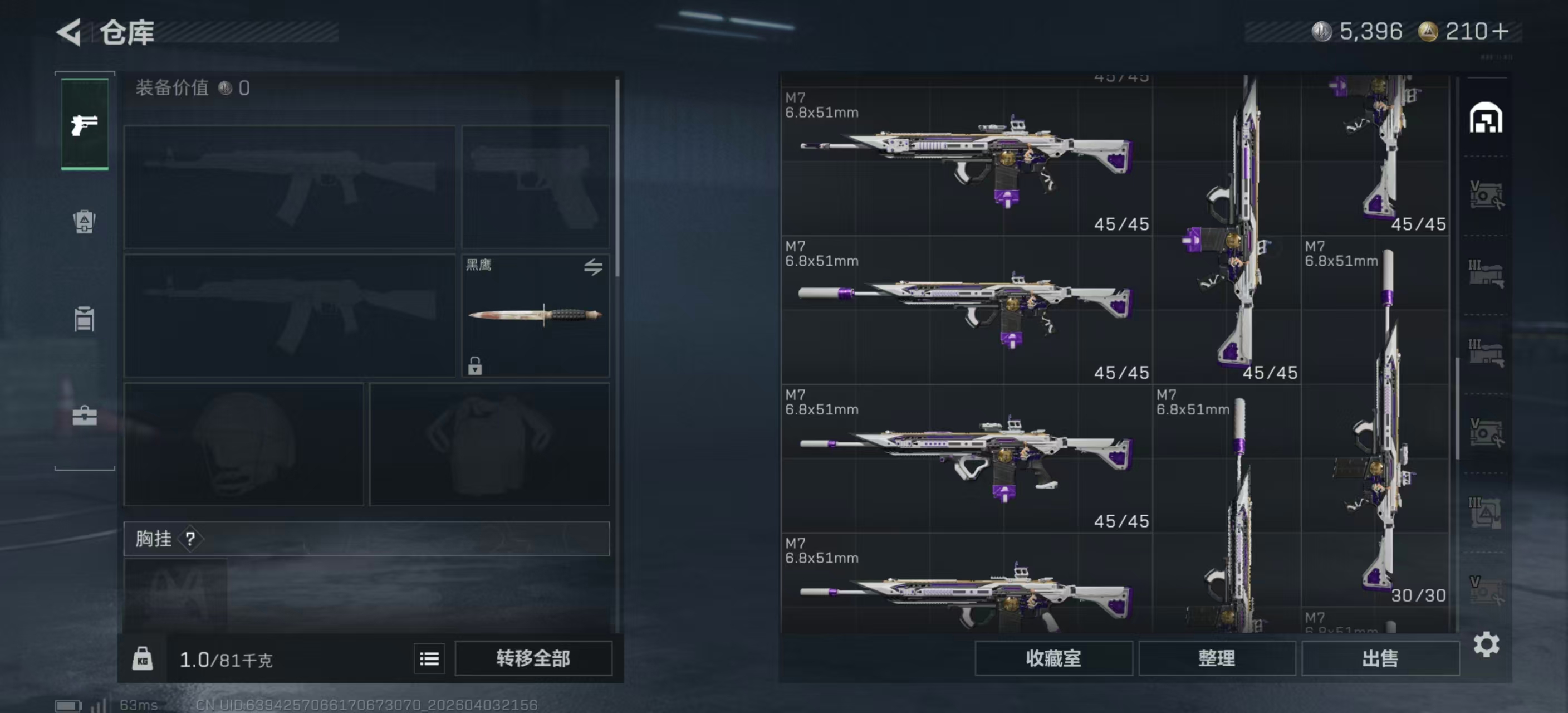The height and width of the screenshot is (713, 1568).
Task: Swap the 黑鹰 knife using arrows icon
Action: click(593, 267)
